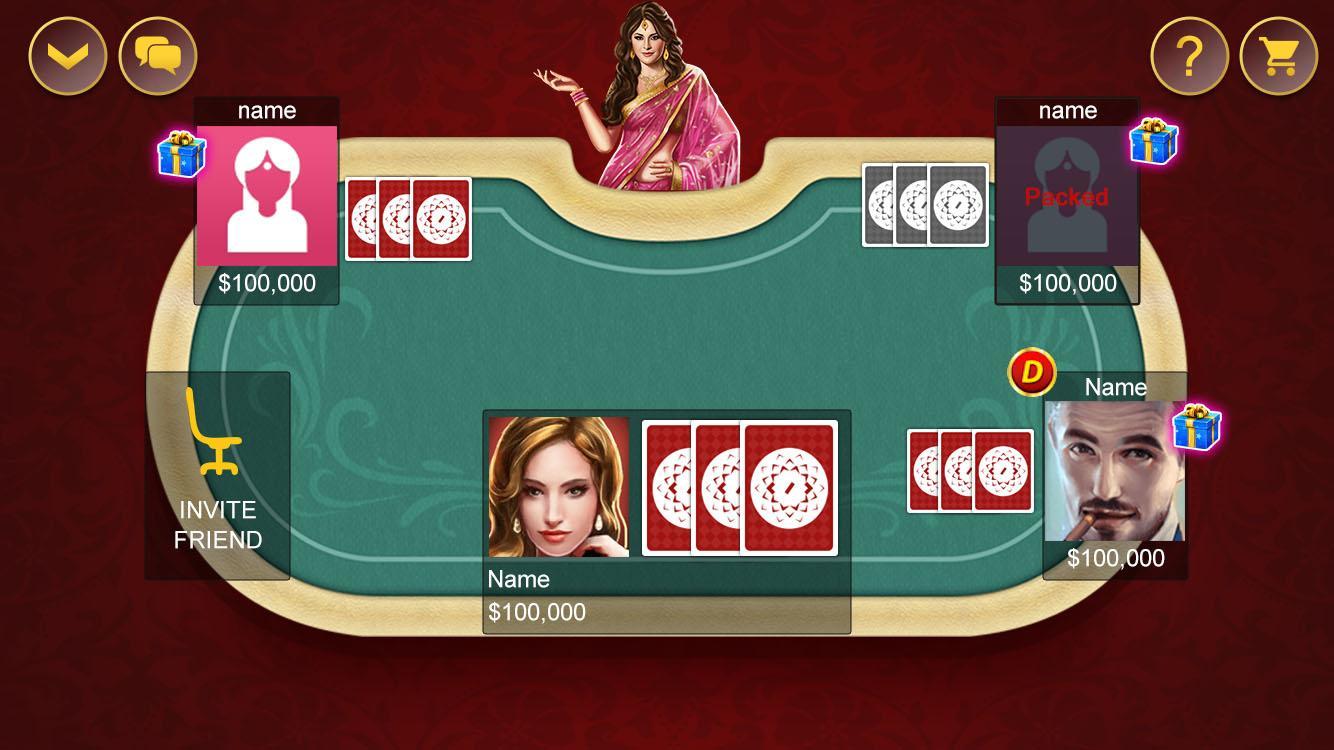This screenshot has width=1334, height=750.
Task: Open the right-side male player's avatar
Action: (x=1113, y=470)
